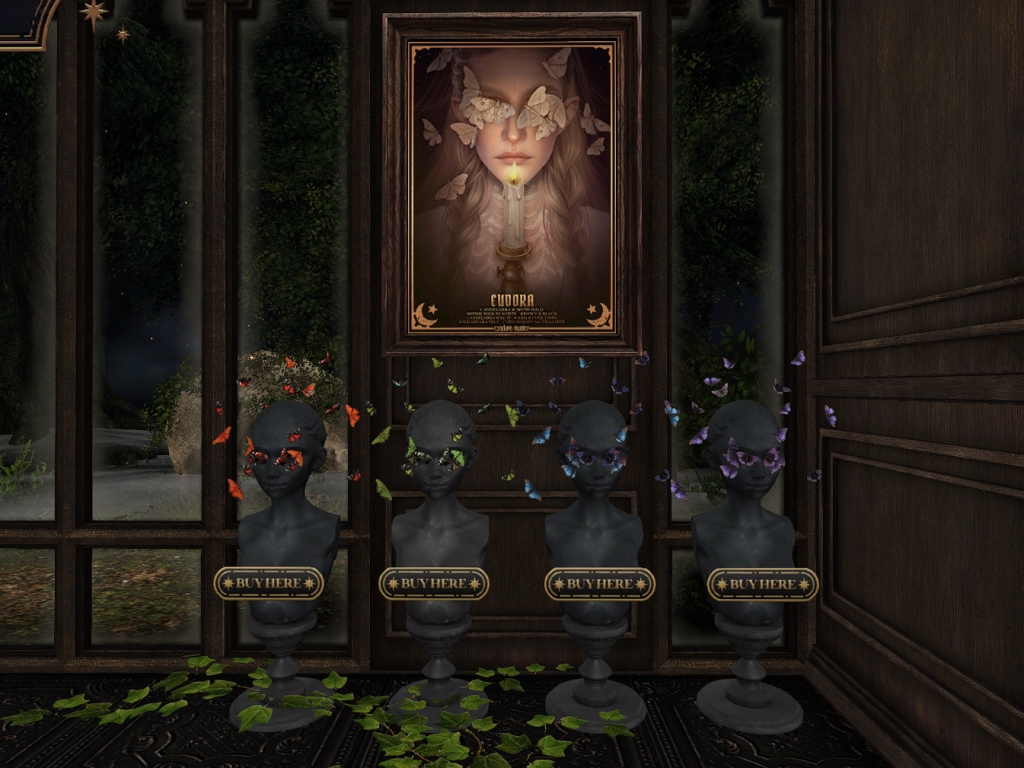The width and height of the screenshot is (1024, 768).
Task: Choose BUY HERE below the blue butterfly bust
Action: 599,584
